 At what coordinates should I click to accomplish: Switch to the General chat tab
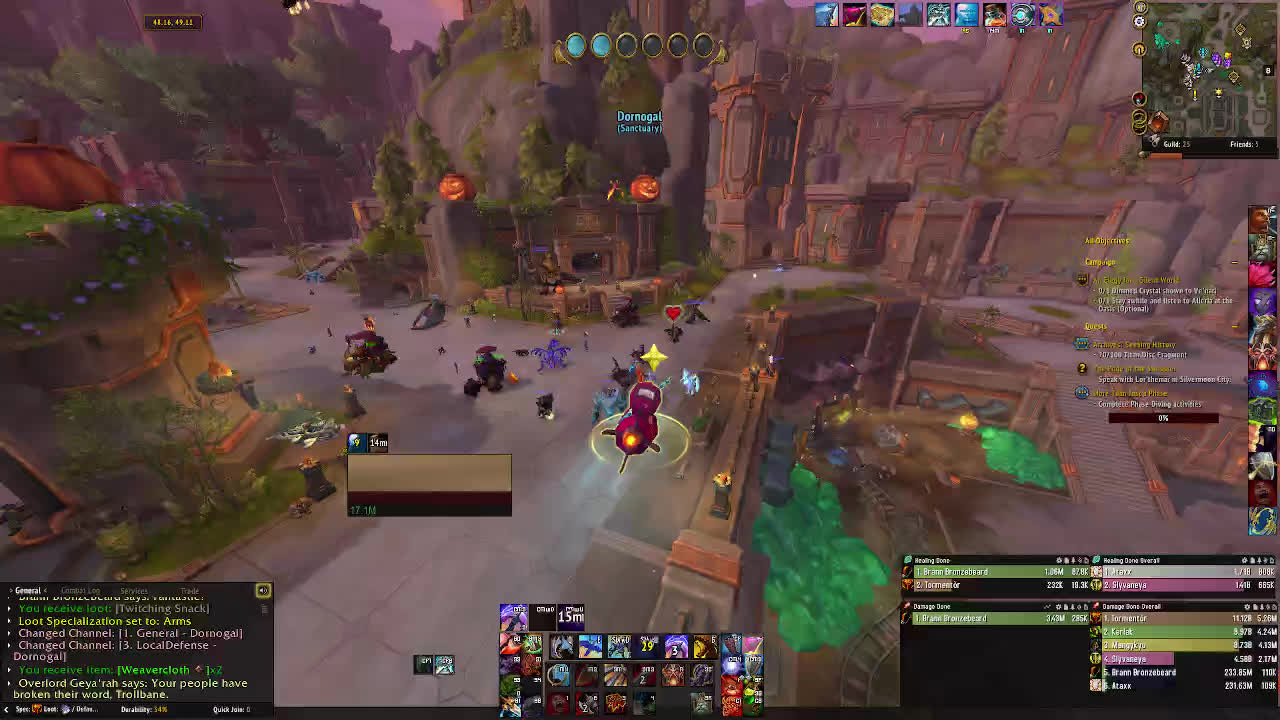point(28,591)
